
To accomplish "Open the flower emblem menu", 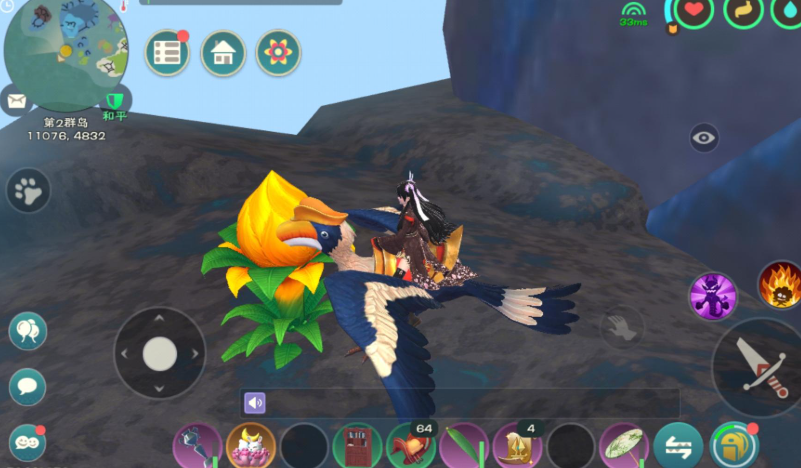I will (278, 54).
